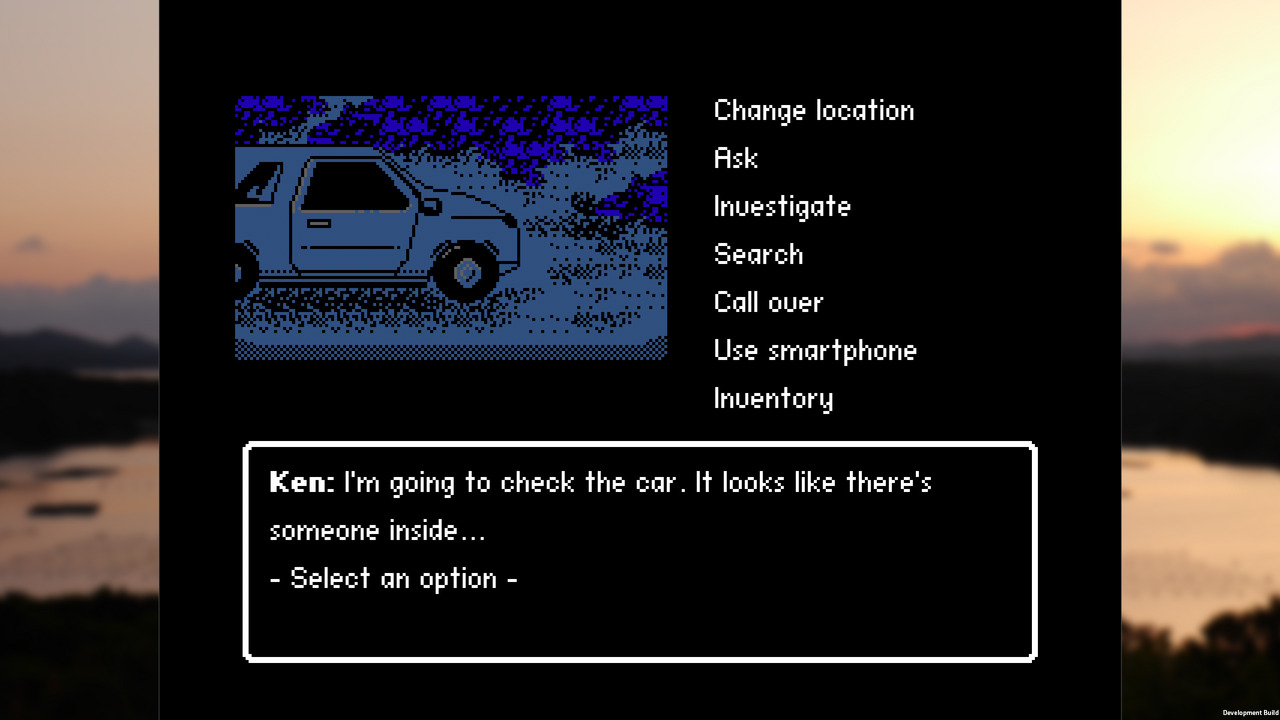1280x720 pixels.
Task: Select the Investigate option
Action: 782,206
